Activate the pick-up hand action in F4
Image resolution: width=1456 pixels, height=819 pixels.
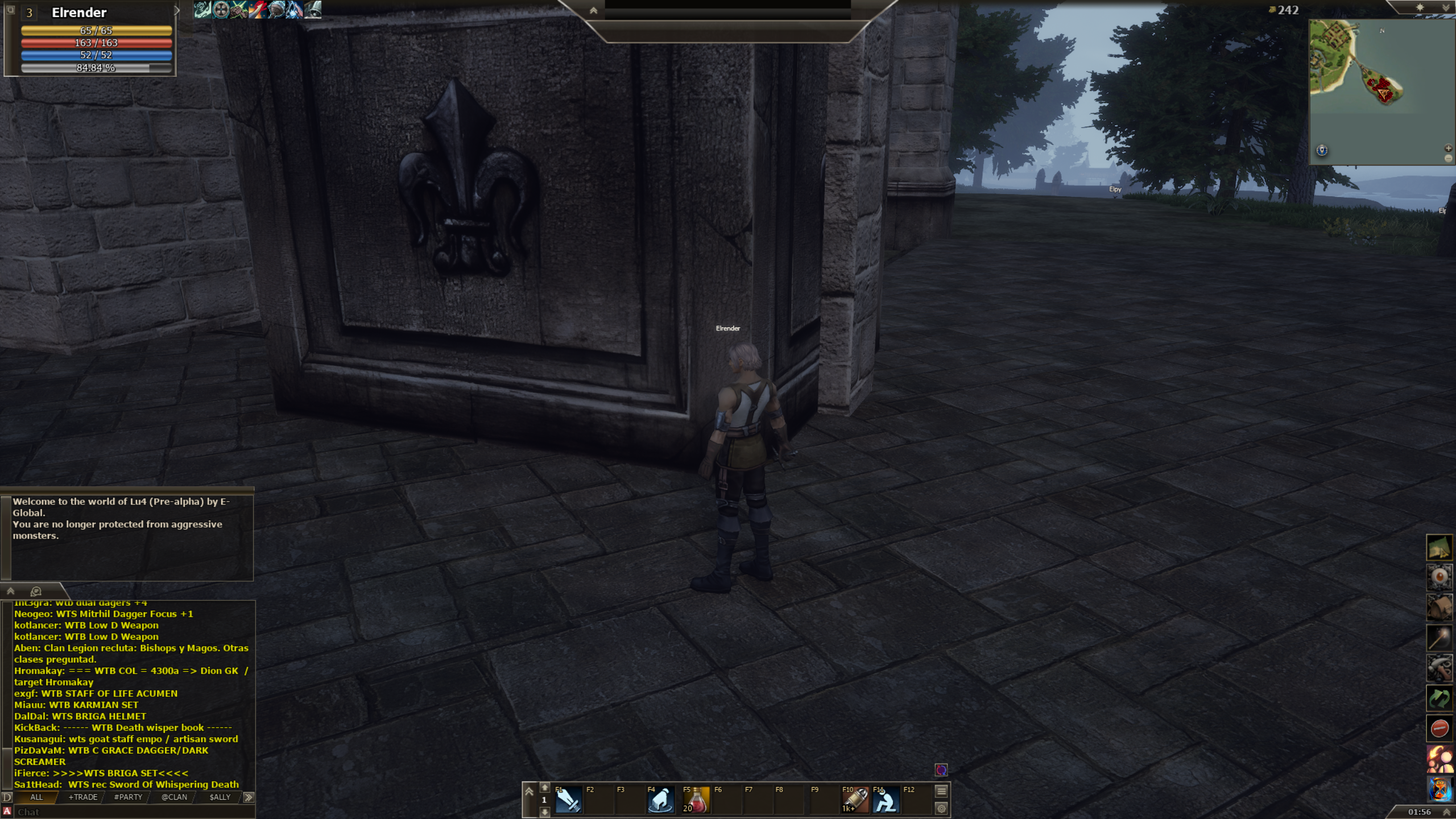[660, 801]
